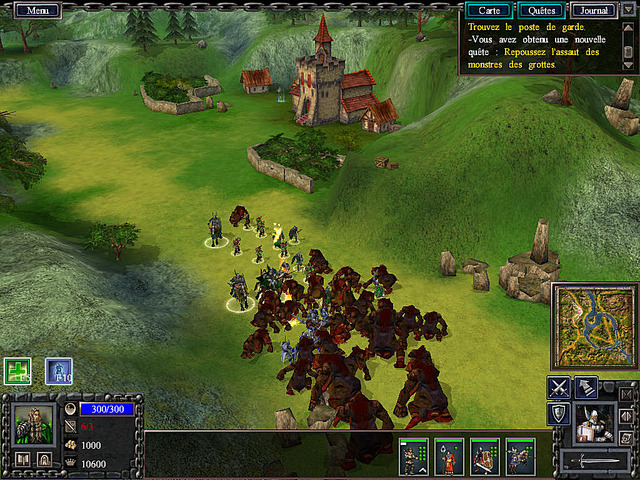
Task: Select the hero portrait in green
Action: pyautogui.click(x=33, y=424)
